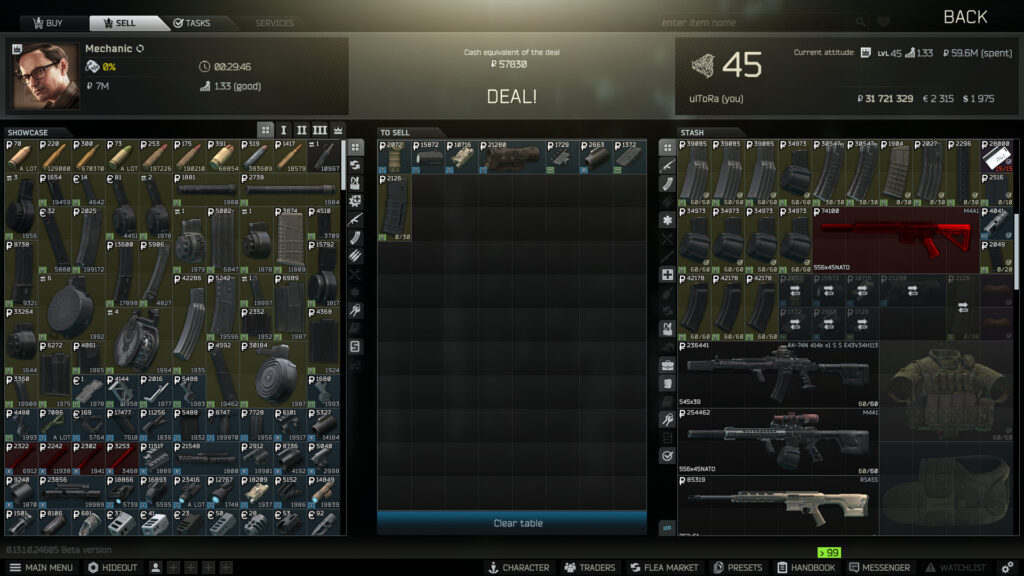The width and height of the screenshot is (1024, 576).
Task: Enter the Hideout
Action: 112,567
